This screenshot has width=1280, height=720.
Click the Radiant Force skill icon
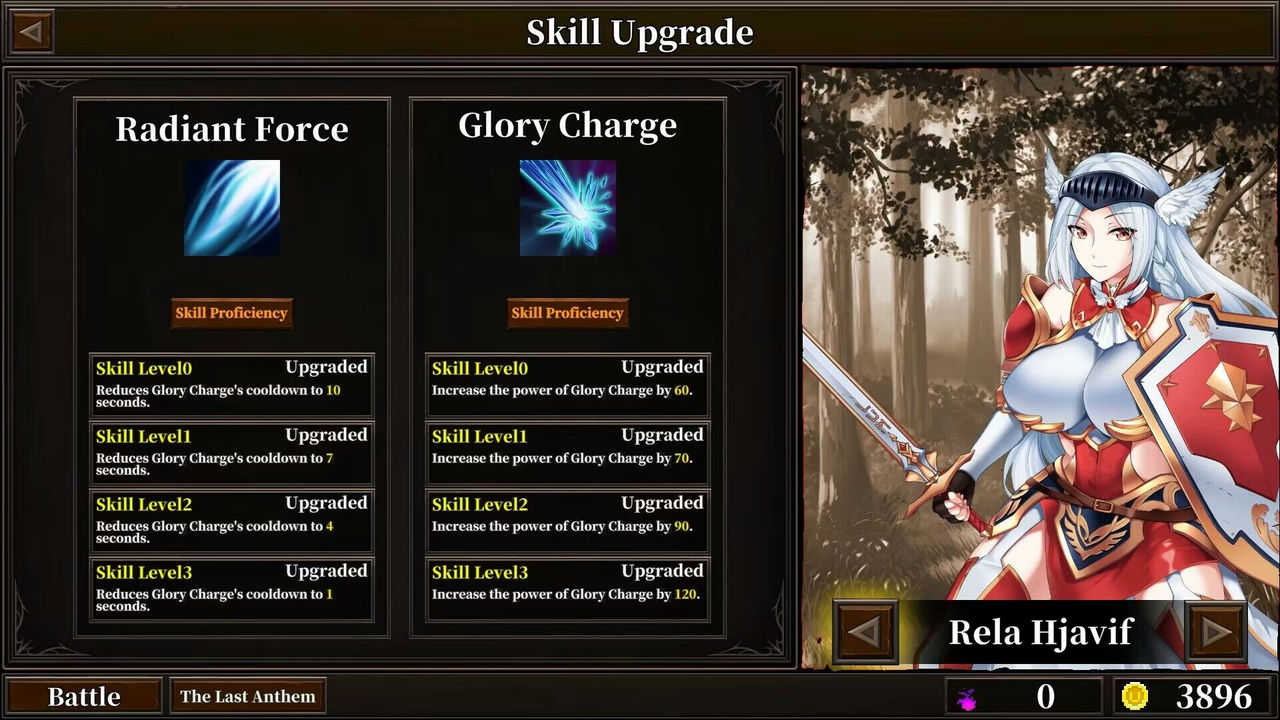(x=232, y=207)
